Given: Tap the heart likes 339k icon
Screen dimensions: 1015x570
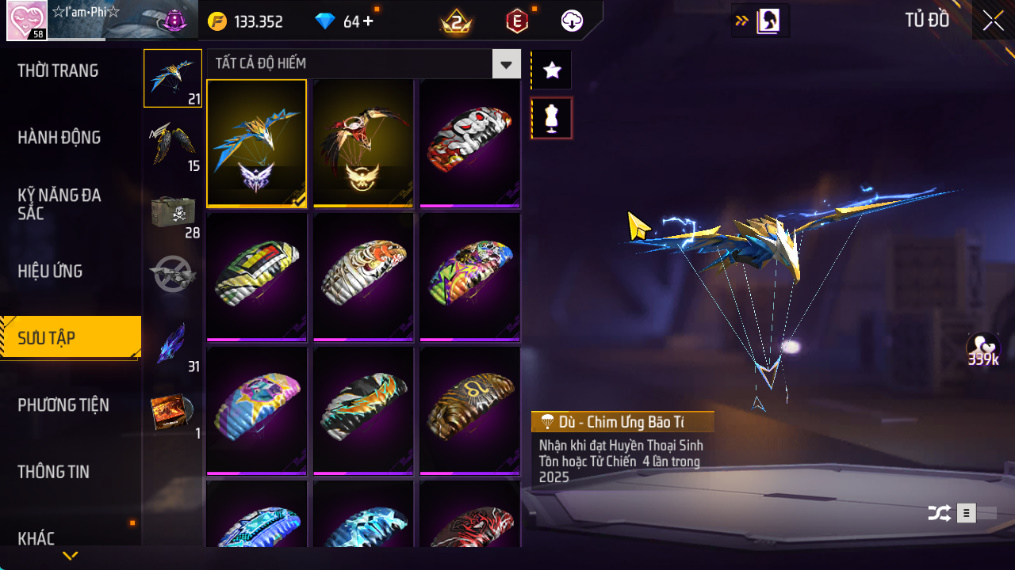Looking at the screenshot, I should coord(982,348).
